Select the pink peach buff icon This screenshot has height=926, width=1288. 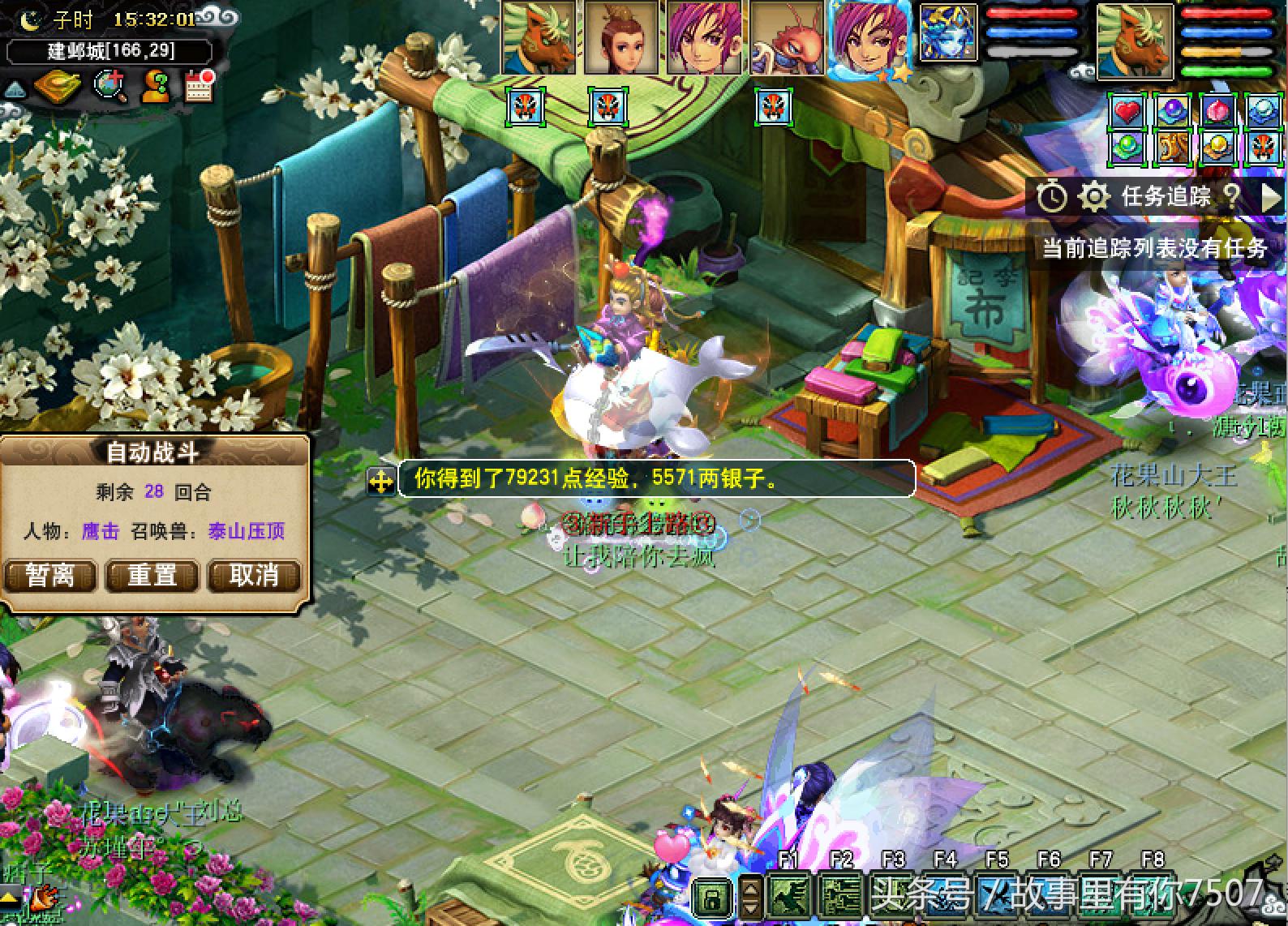pyautogui.click(x=1217, y=111)
